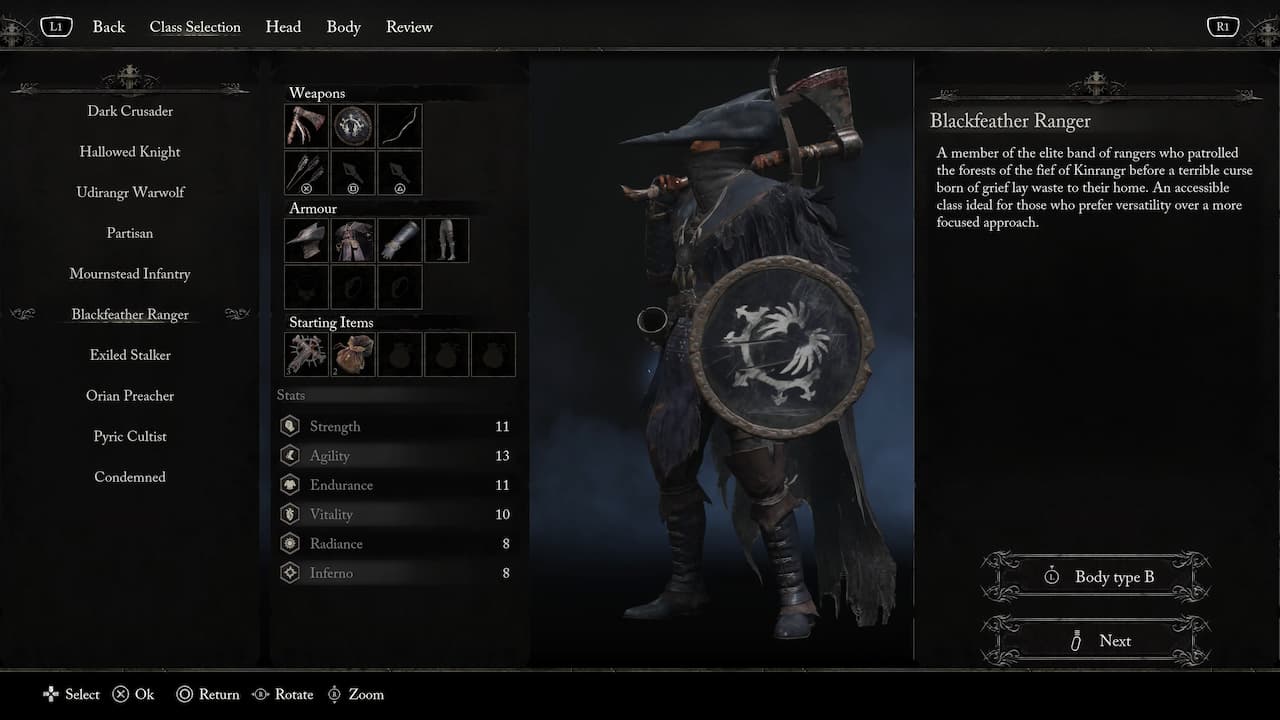Open the Head customization tab
1280x720 pixels.
(283, 27)
